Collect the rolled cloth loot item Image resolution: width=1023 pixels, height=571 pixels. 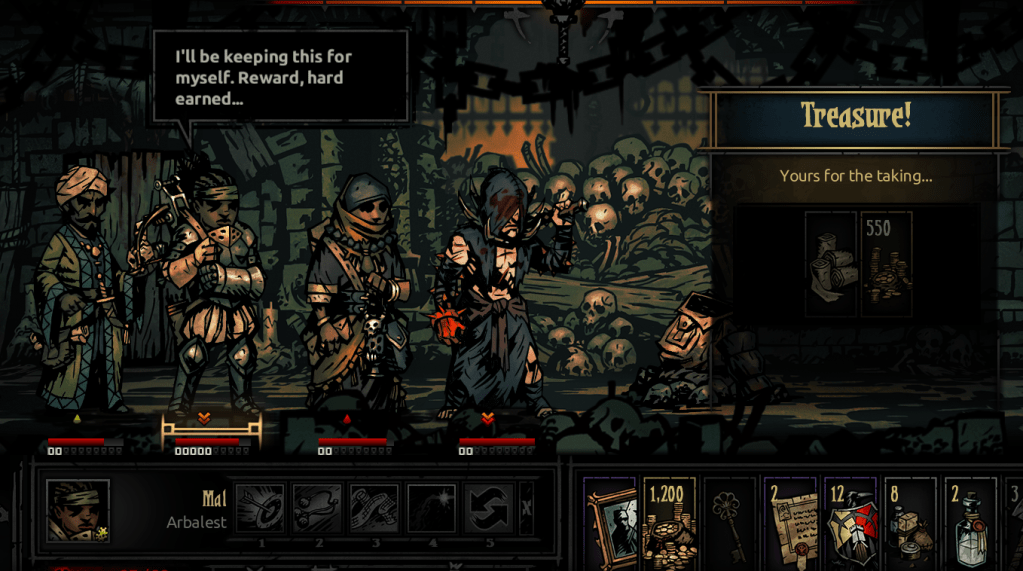[831, 263]
